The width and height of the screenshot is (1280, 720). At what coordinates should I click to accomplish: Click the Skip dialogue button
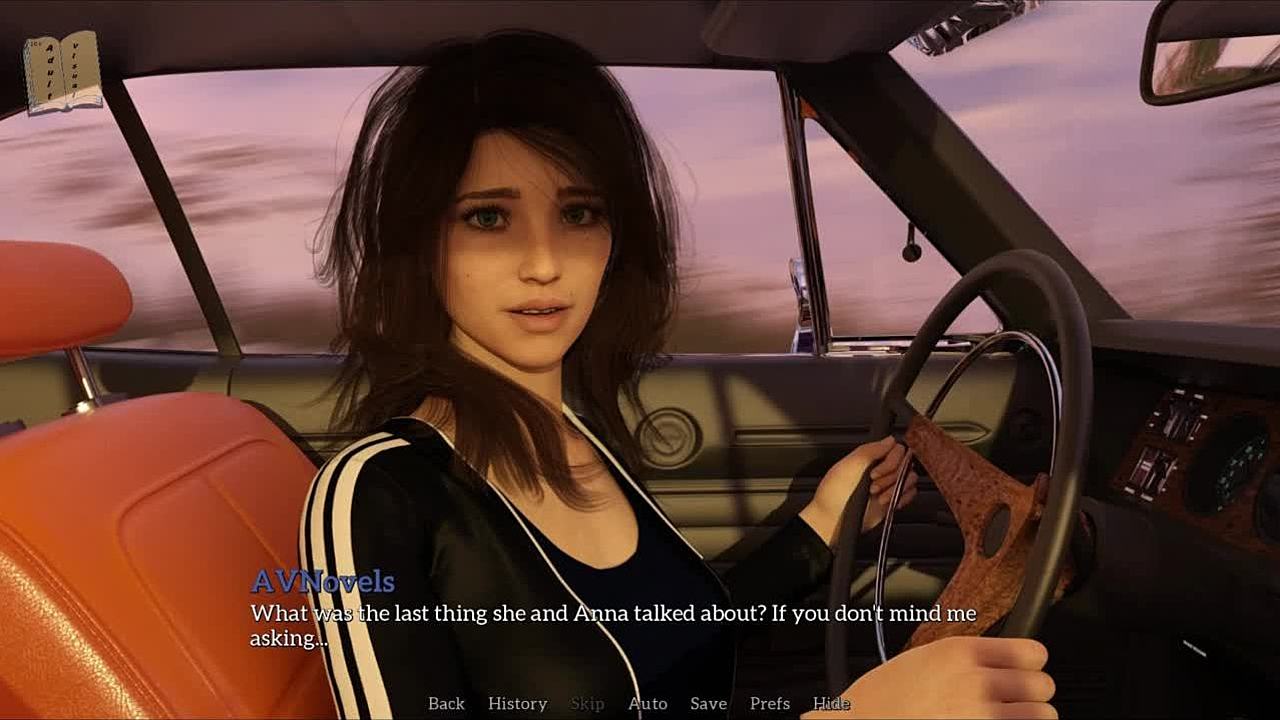click(587, 703)
